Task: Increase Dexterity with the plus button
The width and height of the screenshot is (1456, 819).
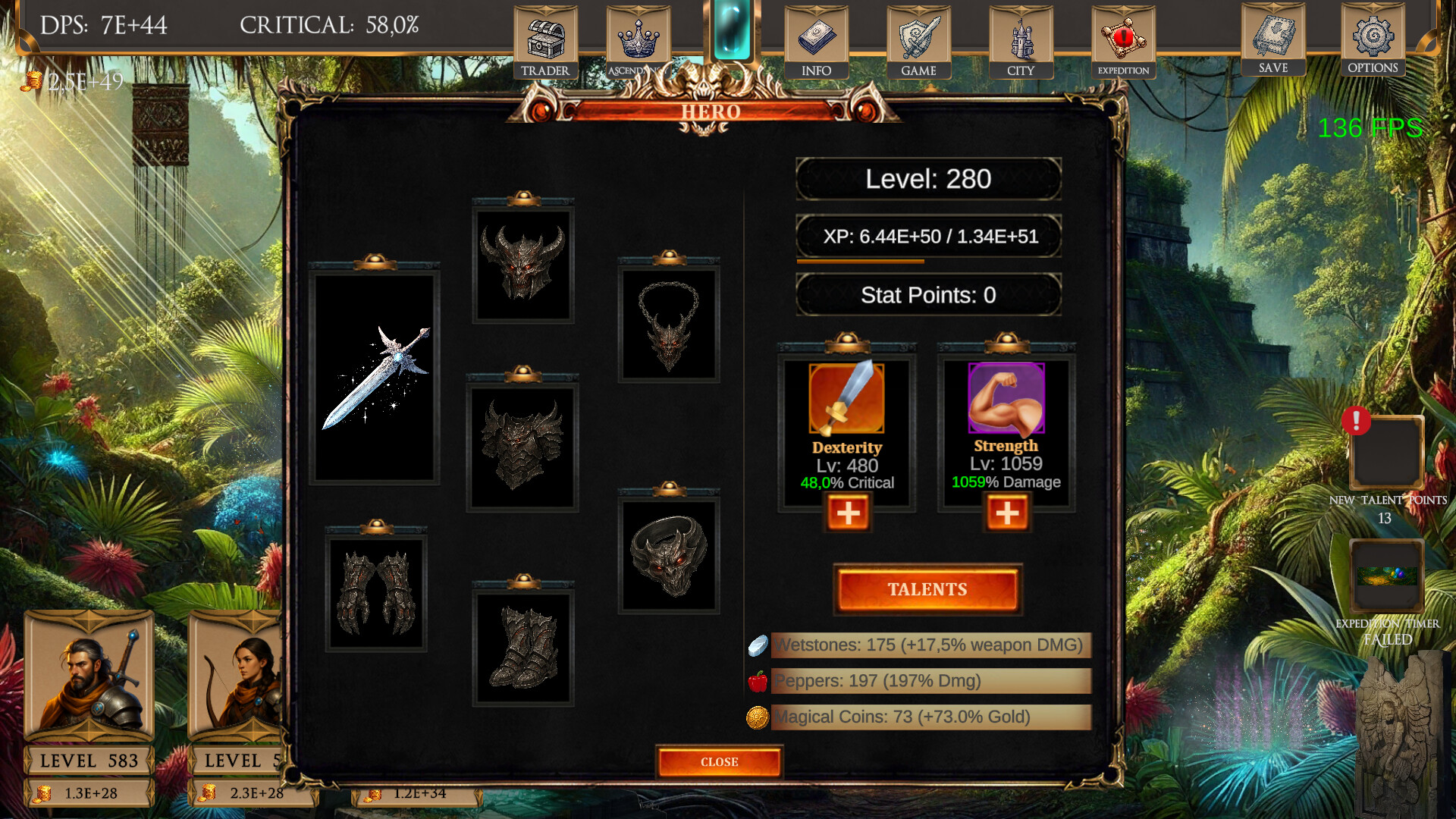Action: point(847,513)
